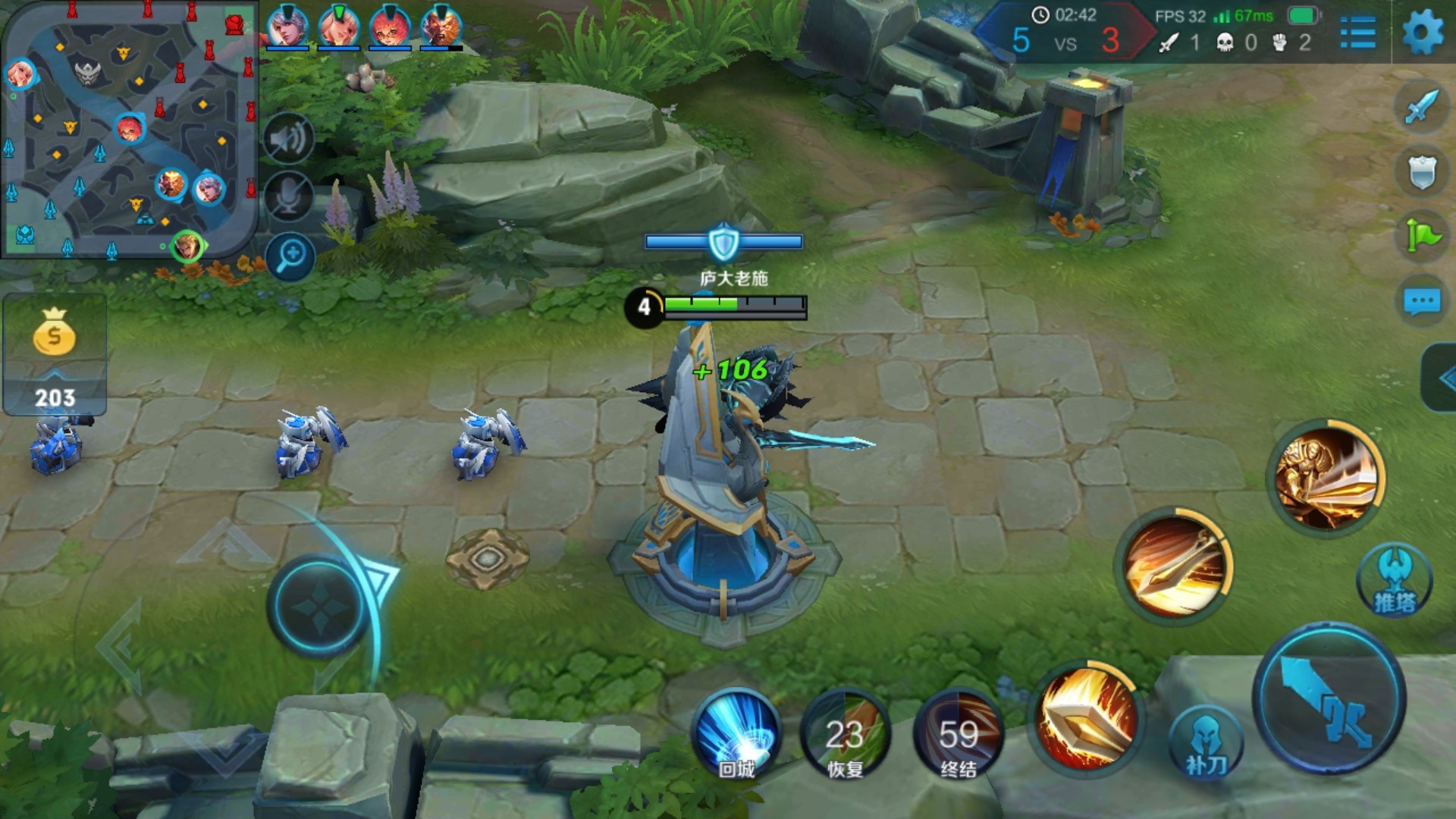The width and height of the screenshot is (1456, 819).
Task: Tap the main basic attack button
Action: pyautogui.click(x=1329, y=699)
